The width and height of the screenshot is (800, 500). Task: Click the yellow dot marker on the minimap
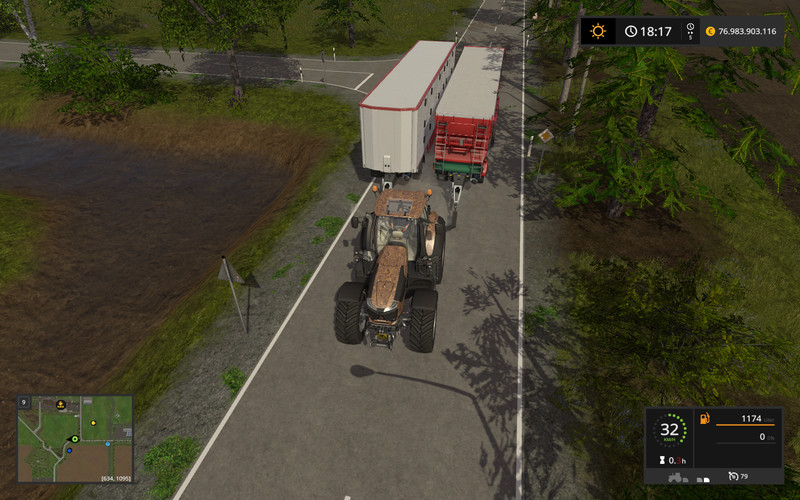coord(93,423)
